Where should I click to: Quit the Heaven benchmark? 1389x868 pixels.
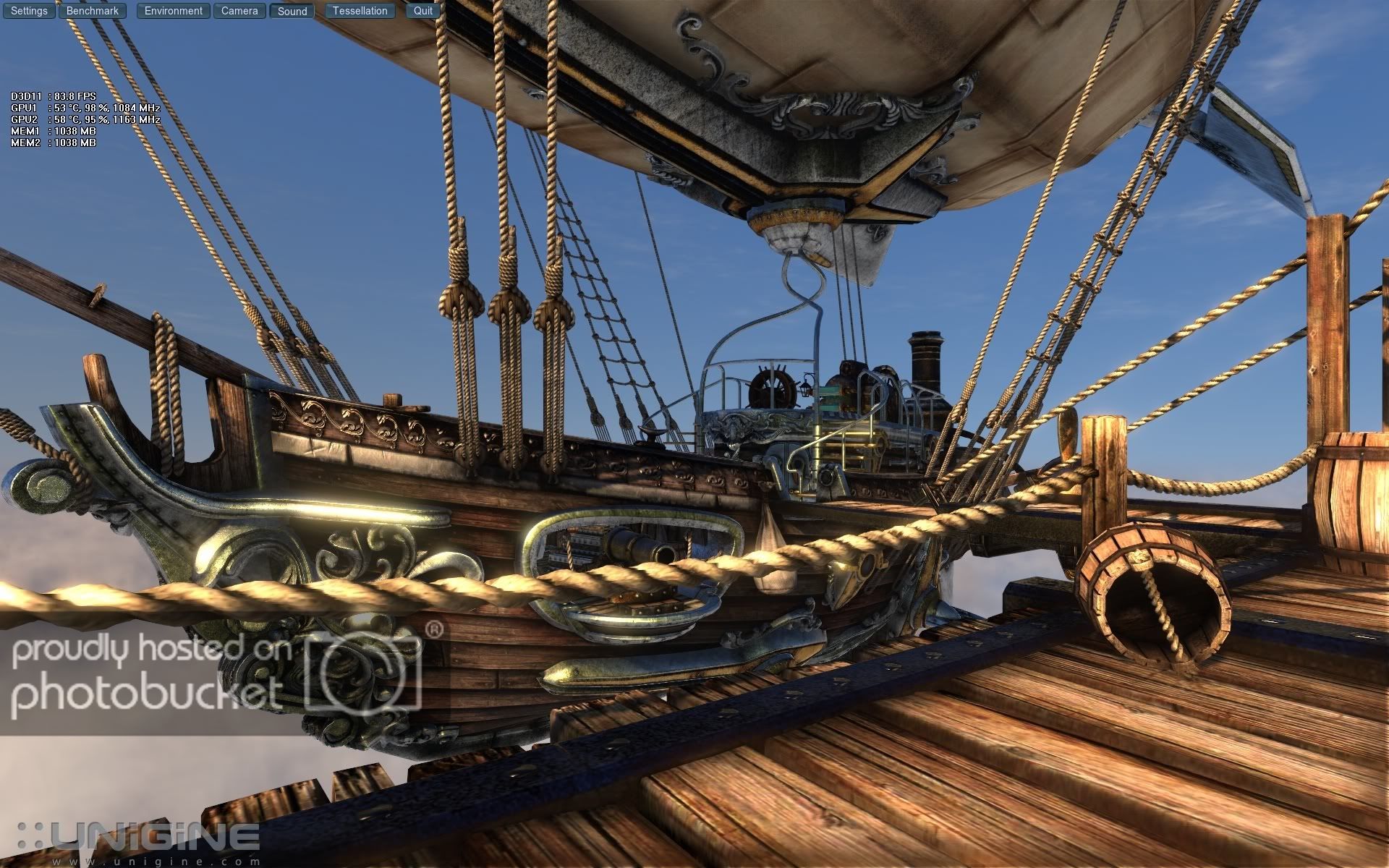(x=423, y=11)
